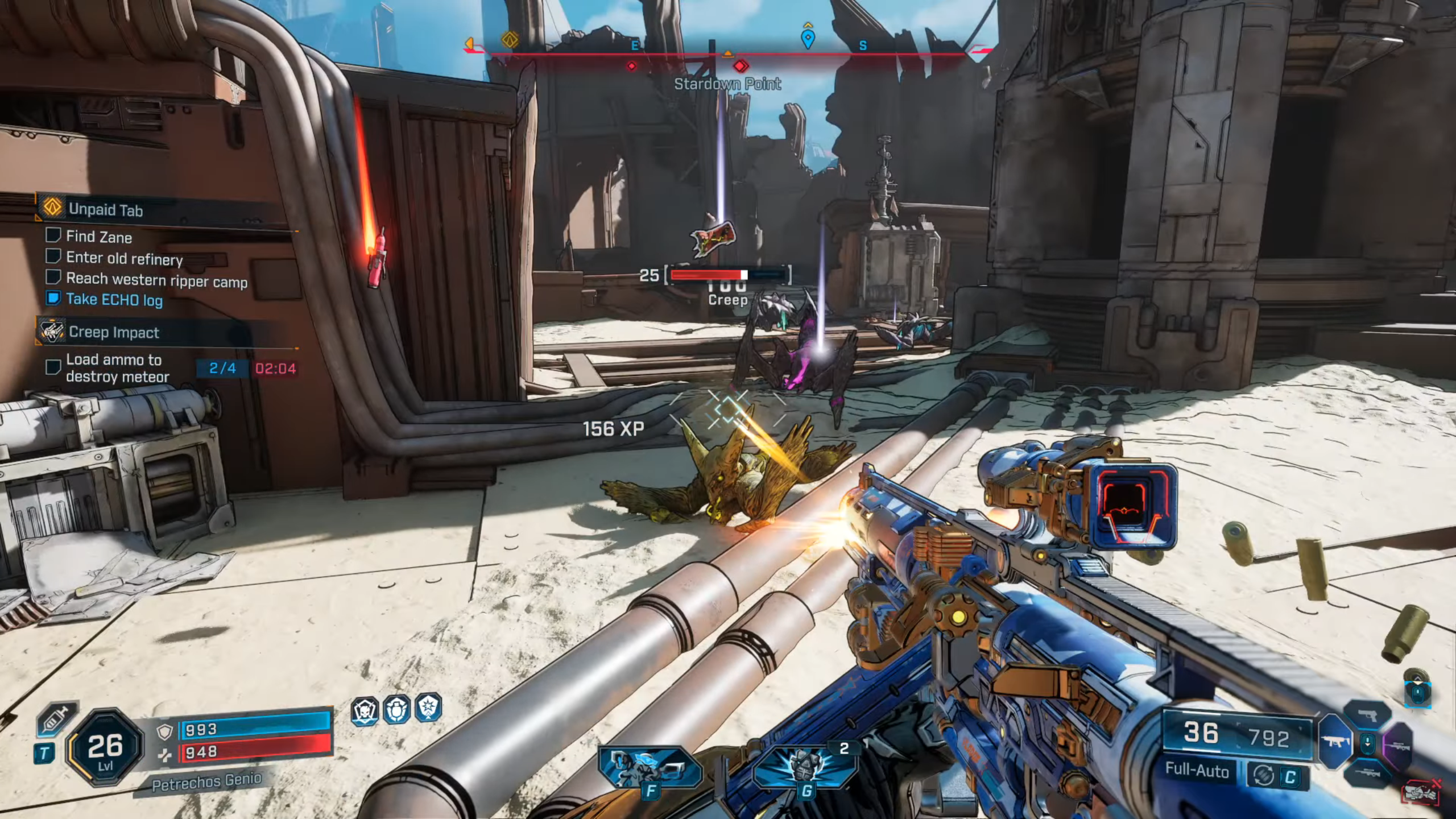The image size is (1456, 819).
Task: Click the Enter old refinery objective
Action: coord(124,259)
